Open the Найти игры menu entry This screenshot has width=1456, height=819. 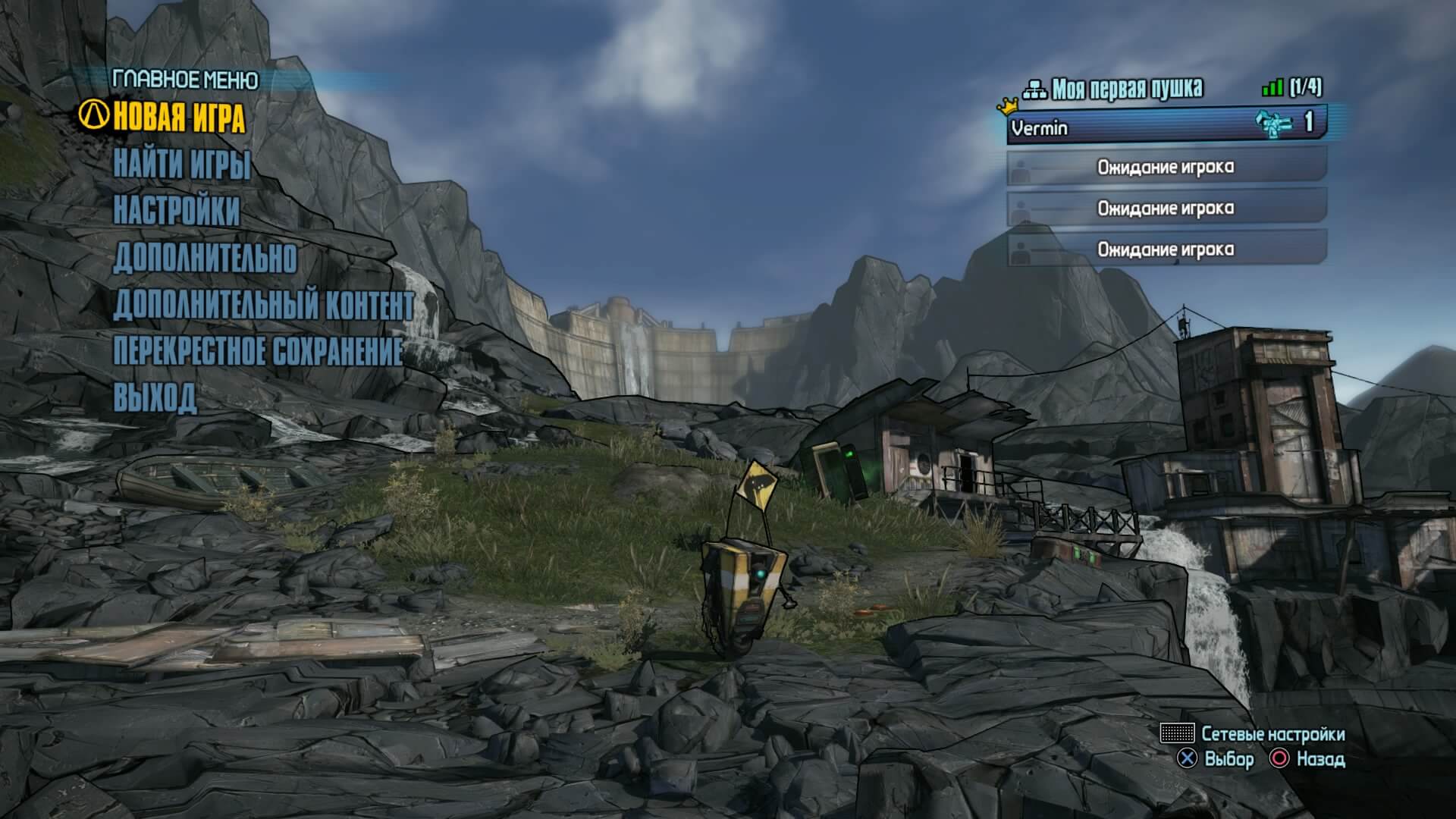(x=182, y=165)
